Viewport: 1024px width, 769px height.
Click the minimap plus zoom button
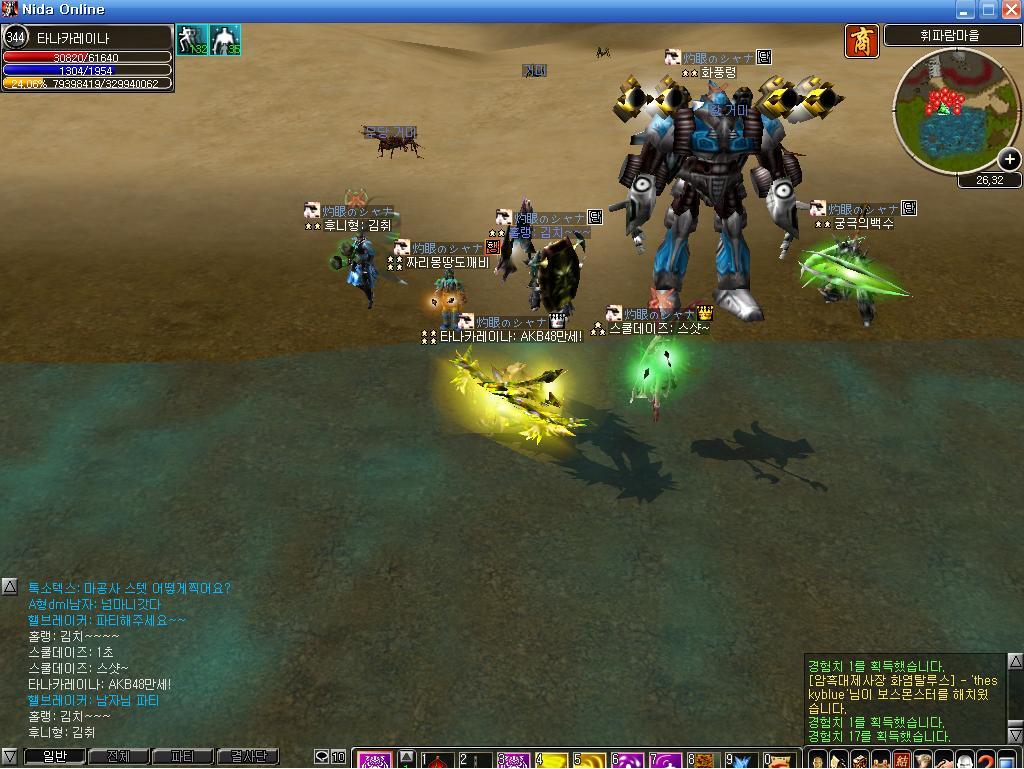tap(1009, 159)
